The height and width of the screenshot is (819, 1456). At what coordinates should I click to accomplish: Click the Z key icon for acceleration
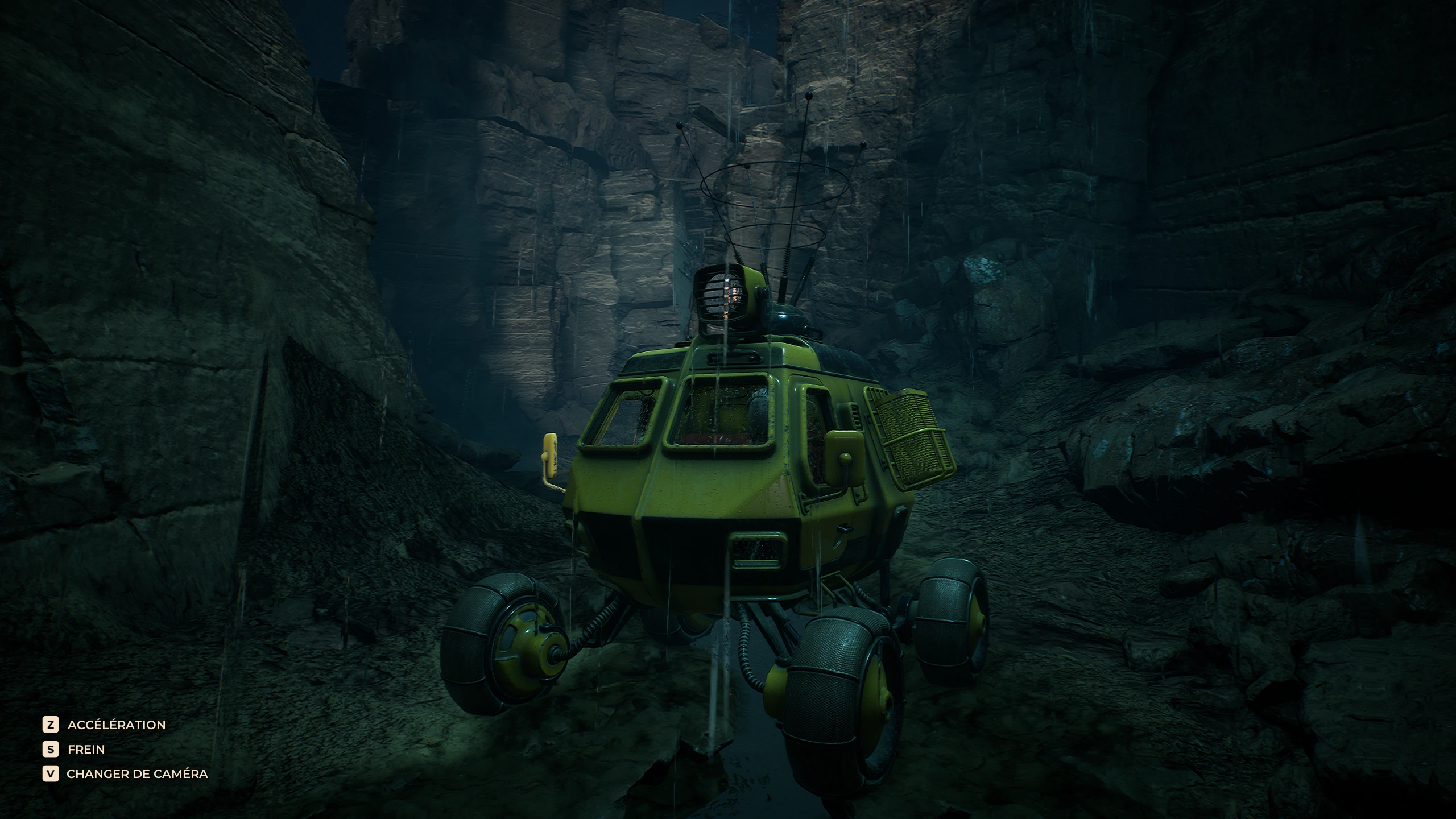click(51, 725)
